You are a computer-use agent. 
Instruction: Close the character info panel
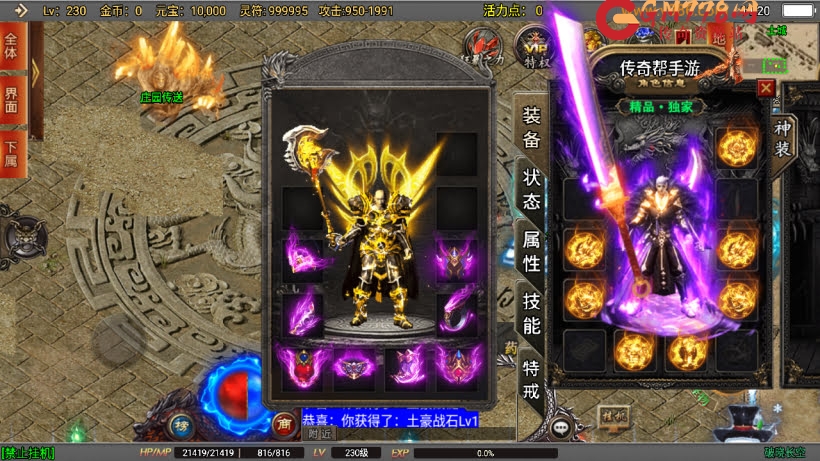click(766, 88)
